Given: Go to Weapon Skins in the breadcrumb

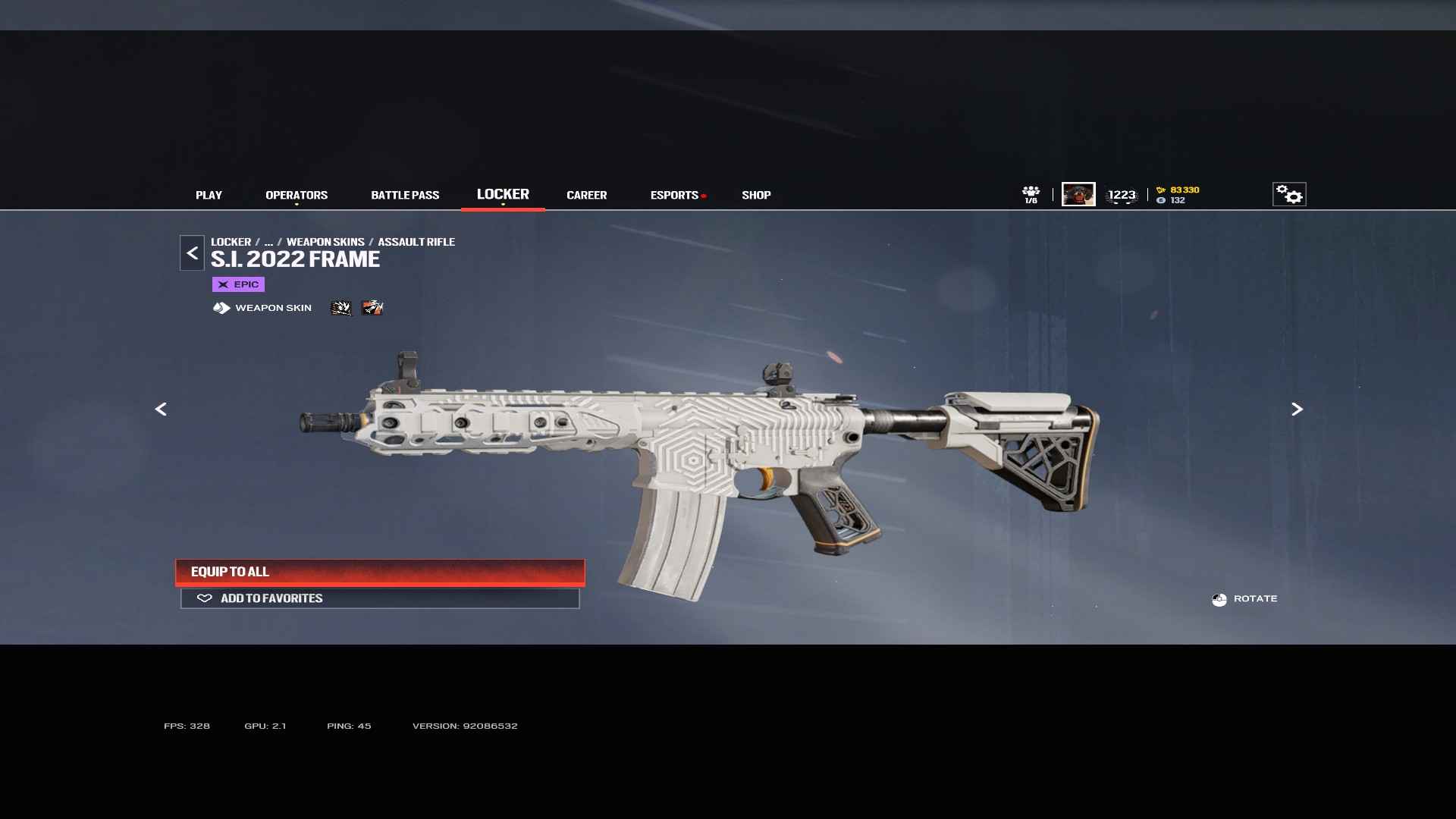Looking at the screenshot, I should click(x=325, y=242).
